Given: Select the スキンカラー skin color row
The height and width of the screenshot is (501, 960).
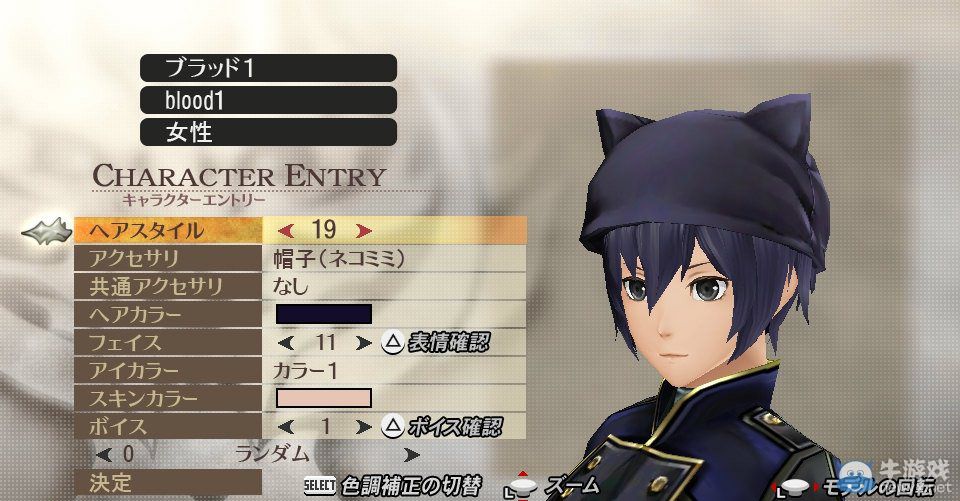Looking at the screenshot, I should point(168,398).
